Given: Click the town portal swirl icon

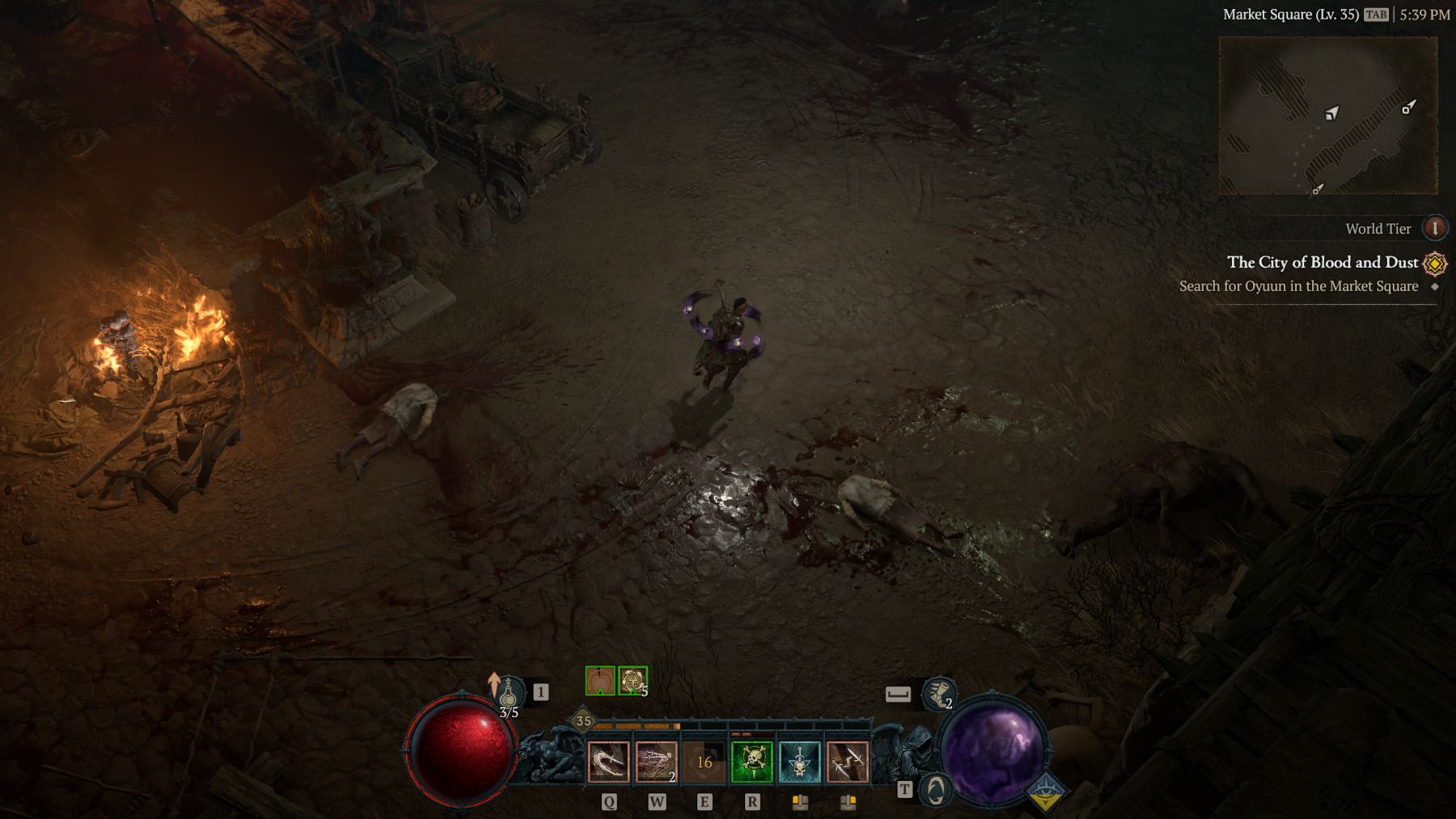Looking at the screenshot, I should pyautogui.click(x=936, y=790).
